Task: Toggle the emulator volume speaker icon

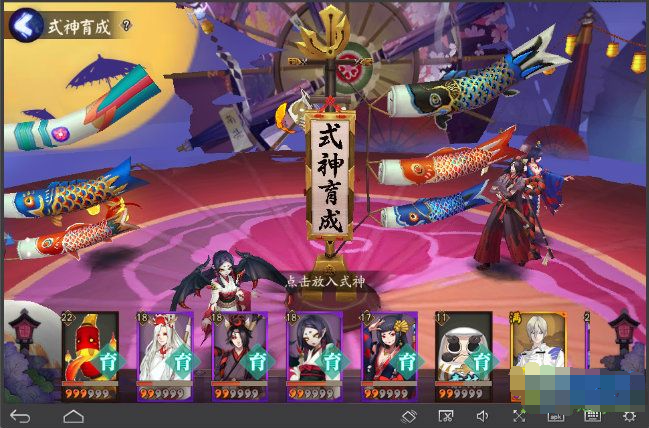Action: (482, 415)
